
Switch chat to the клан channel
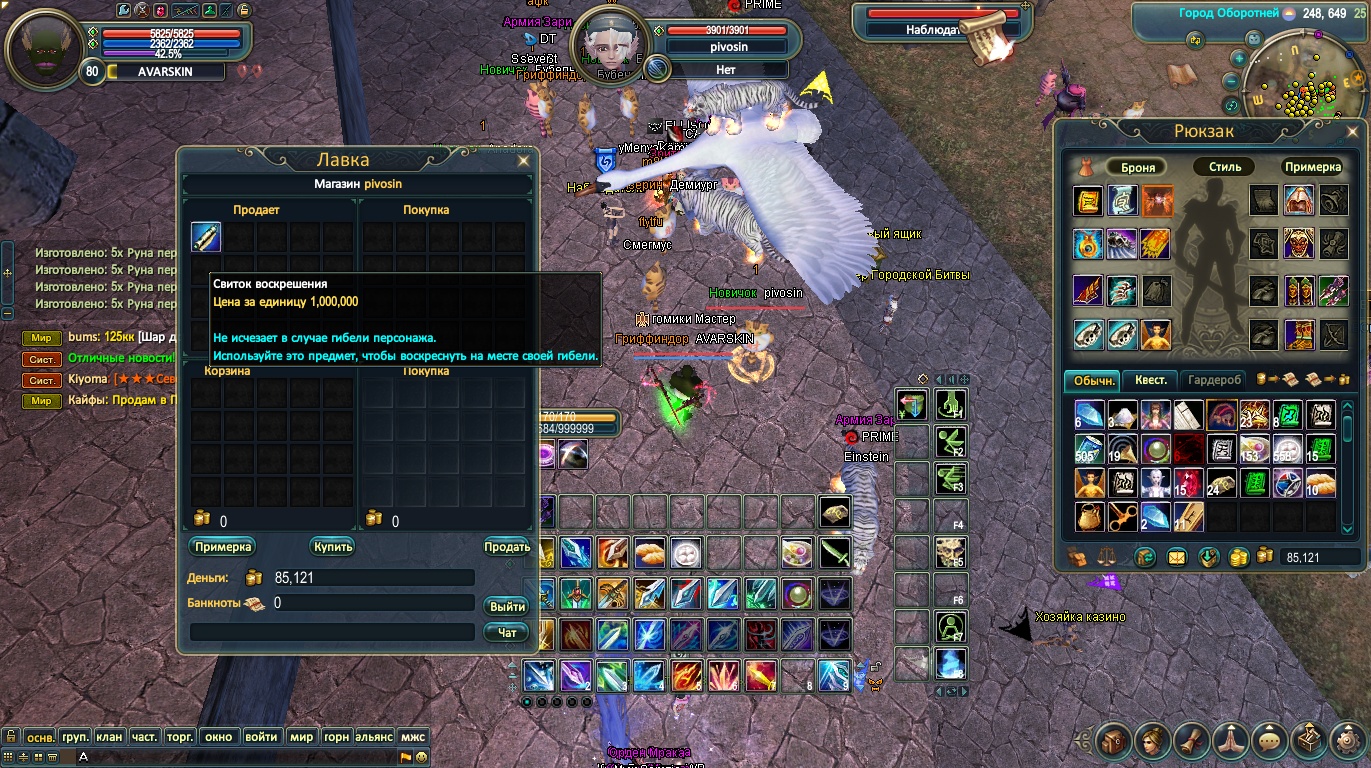click(109, 737)
